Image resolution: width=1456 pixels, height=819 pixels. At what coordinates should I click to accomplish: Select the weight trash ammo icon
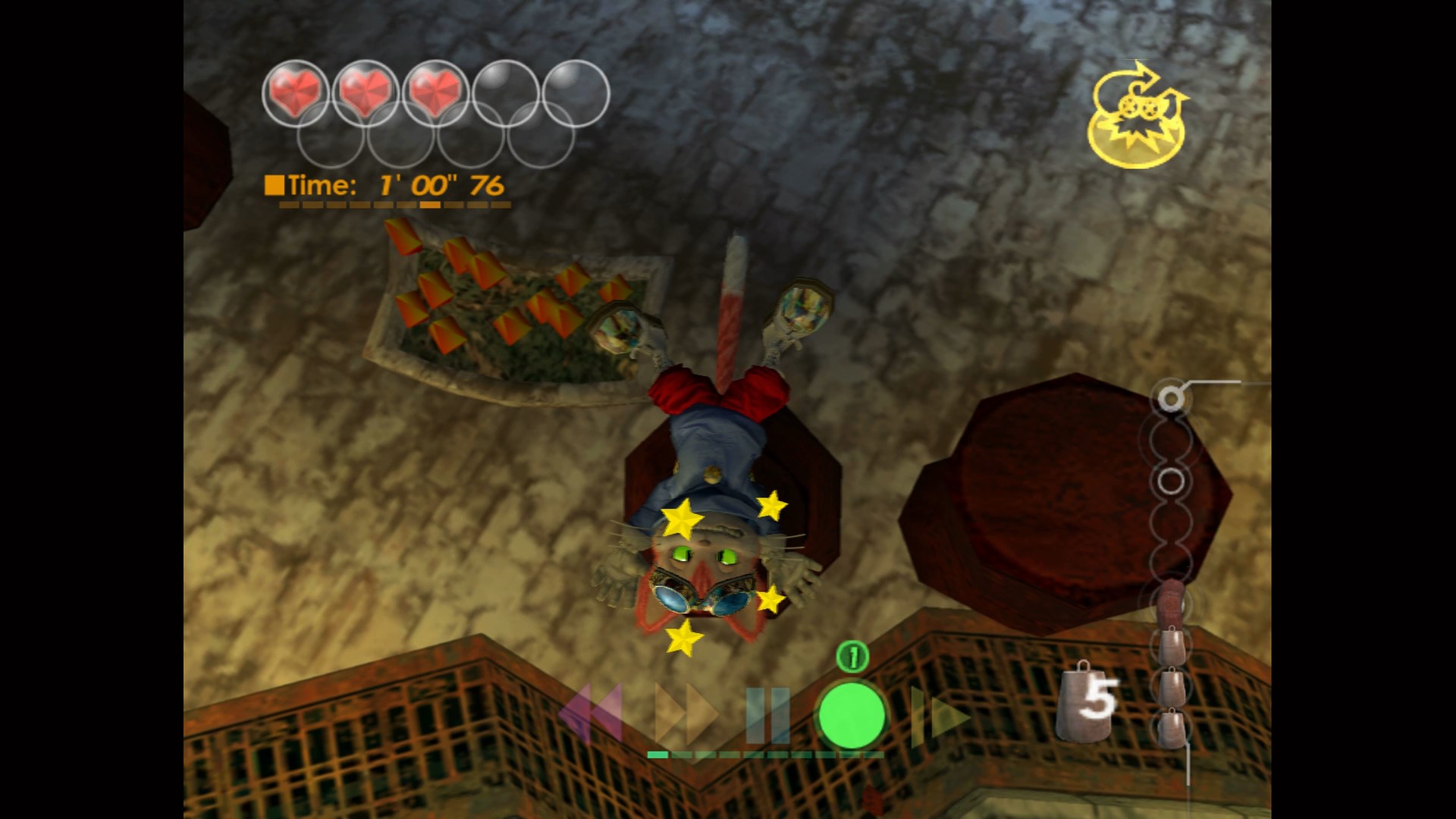click(x=1087, y=701)
